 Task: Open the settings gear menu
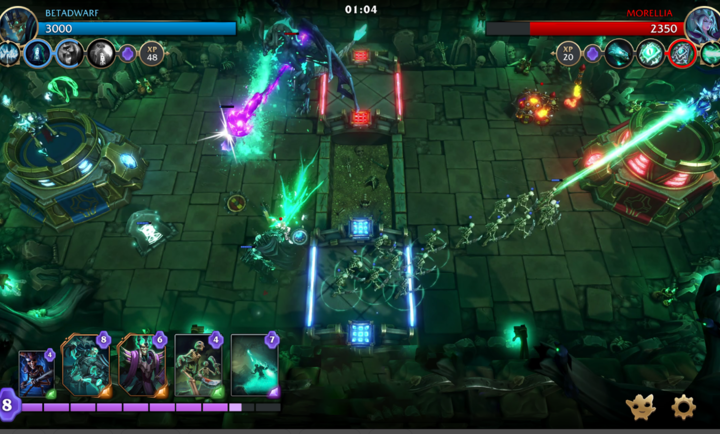pos(683,406)
